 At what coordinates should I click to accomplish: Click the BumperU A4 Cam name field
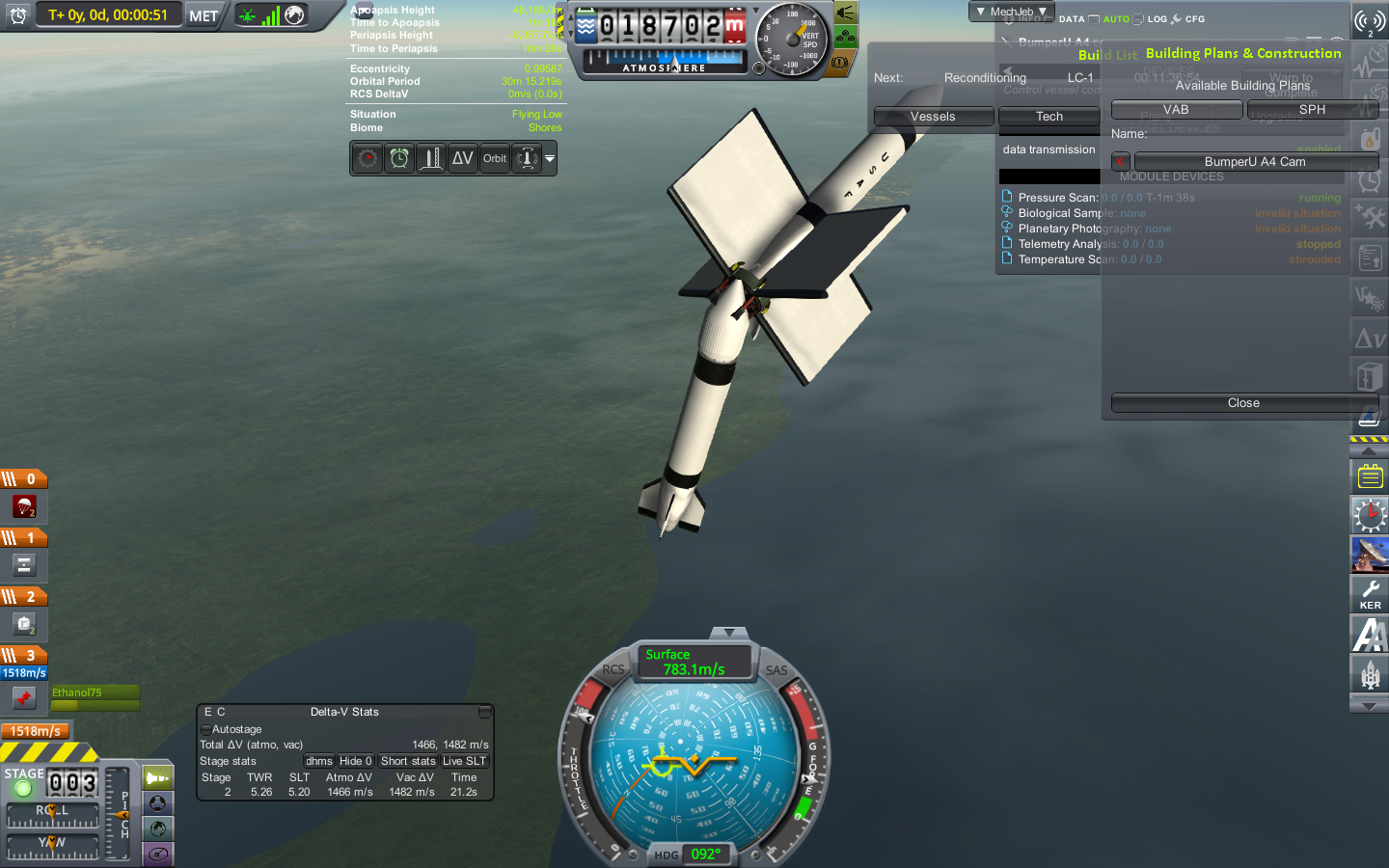(x=1256, y=161)
